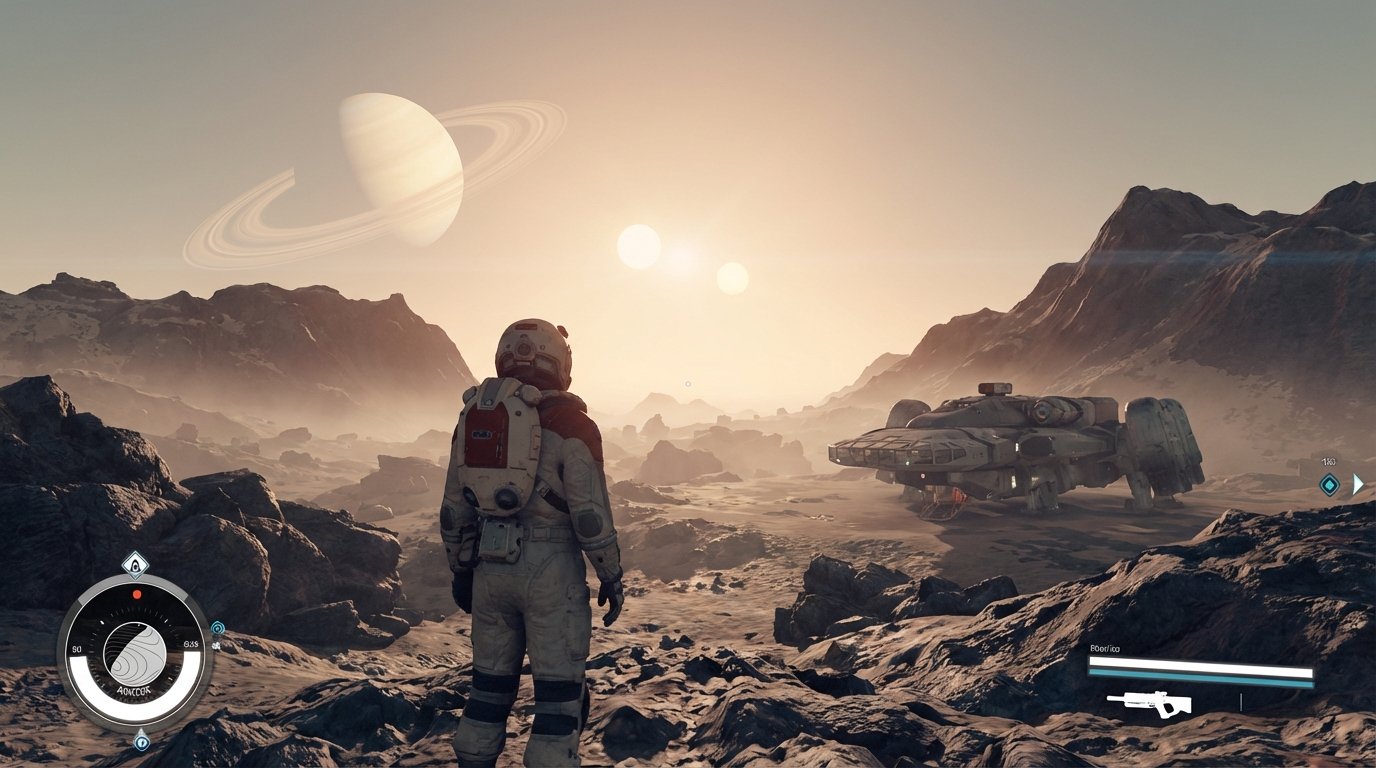Expand the white arrow indicator on the right edge
The image size is (1376, 768).
coord(1359,484)
